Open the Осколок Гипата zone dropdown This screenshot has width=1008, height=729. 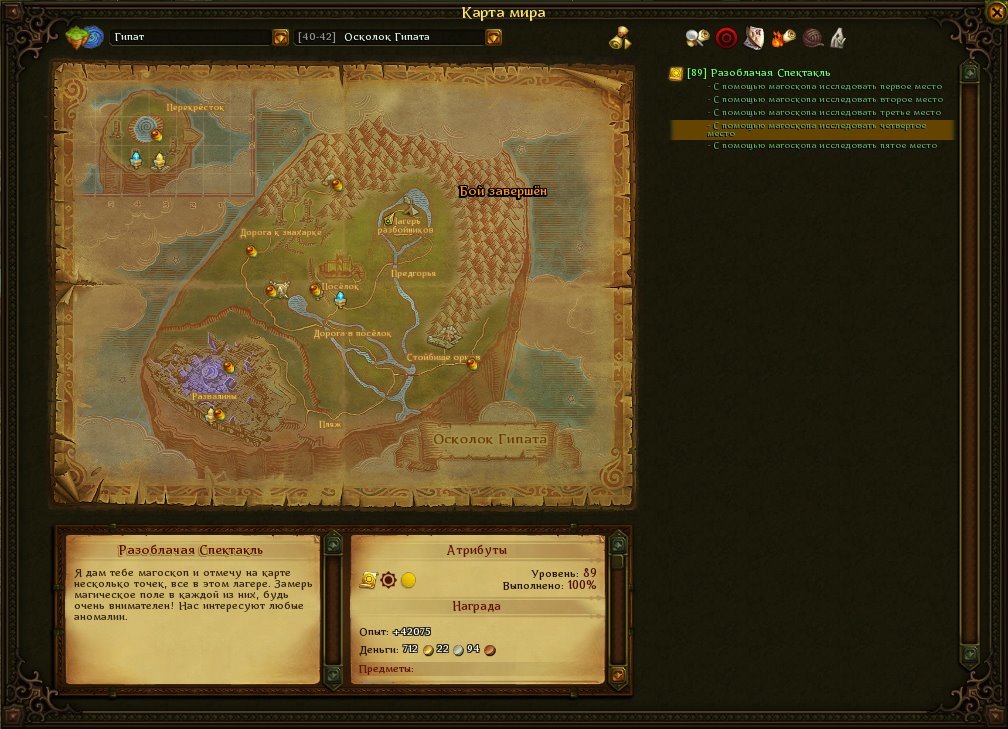click(493, 38)
